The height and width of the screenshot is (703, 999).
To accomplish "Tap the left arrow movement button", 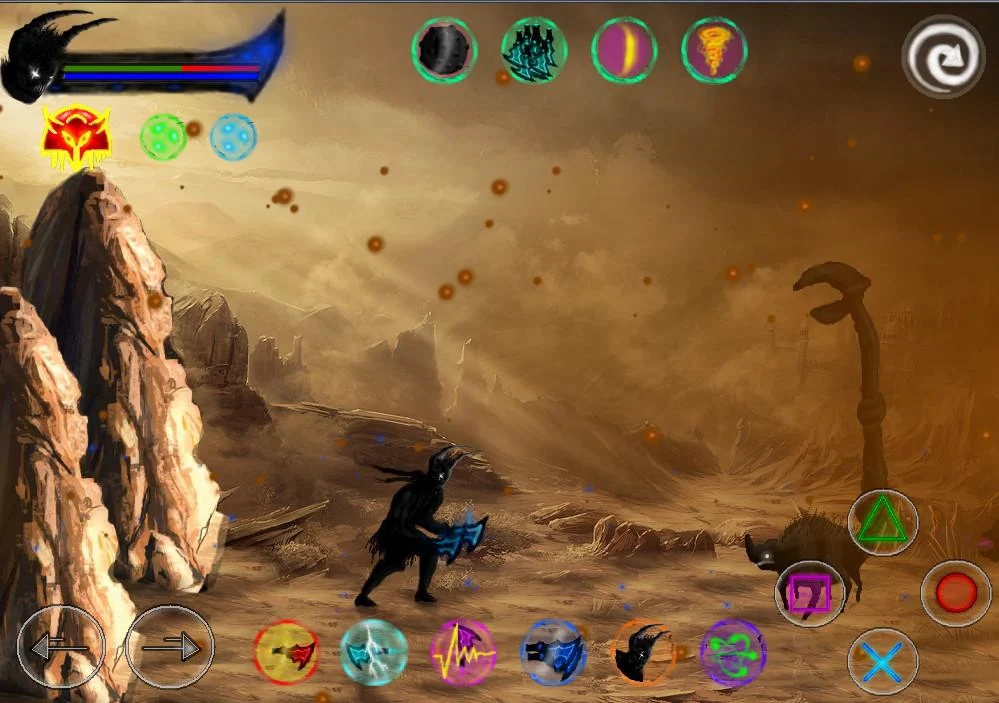I will point(60,647).
